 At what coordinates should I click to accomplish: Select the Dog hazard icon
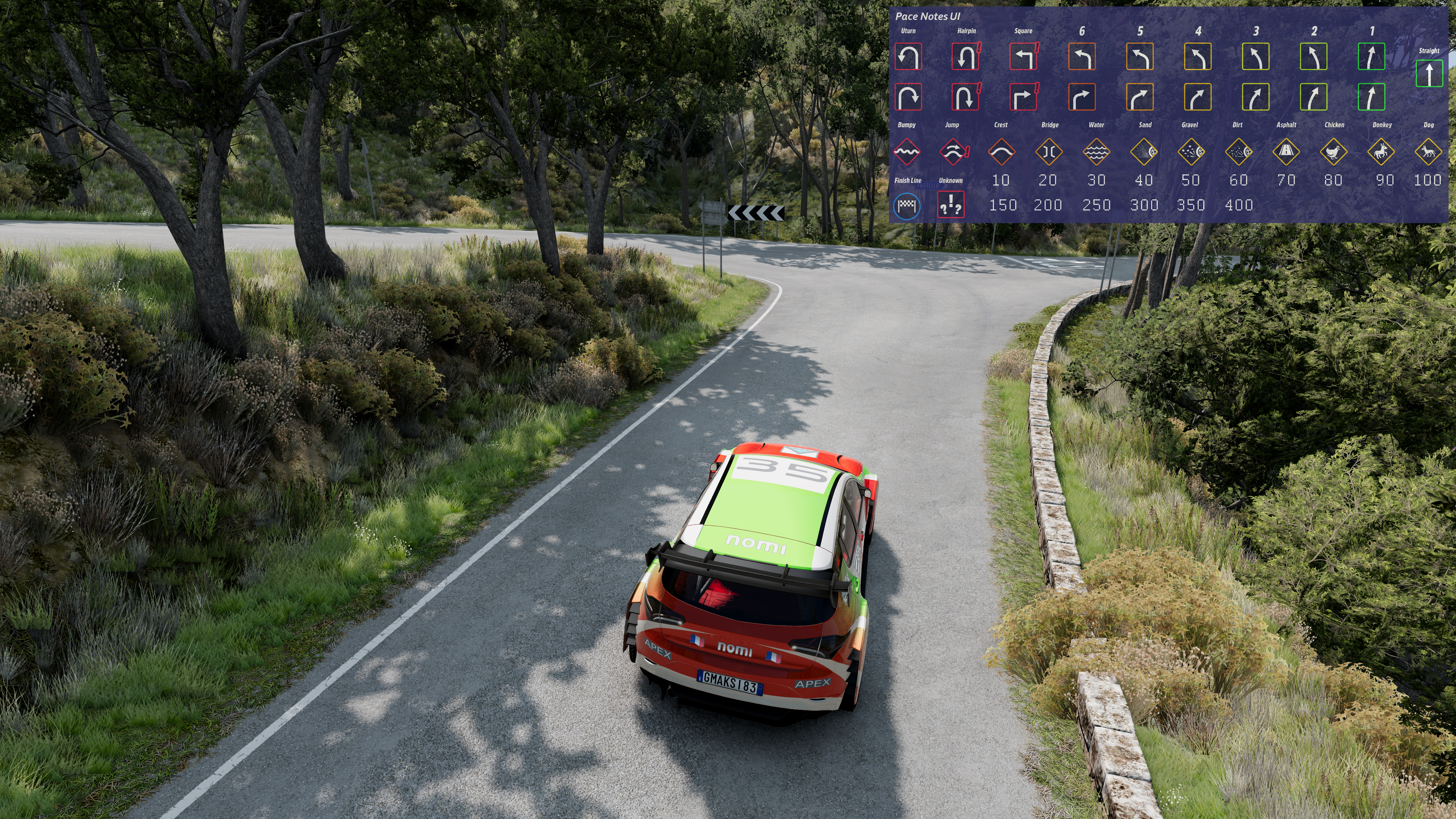tap(1428, 151)
